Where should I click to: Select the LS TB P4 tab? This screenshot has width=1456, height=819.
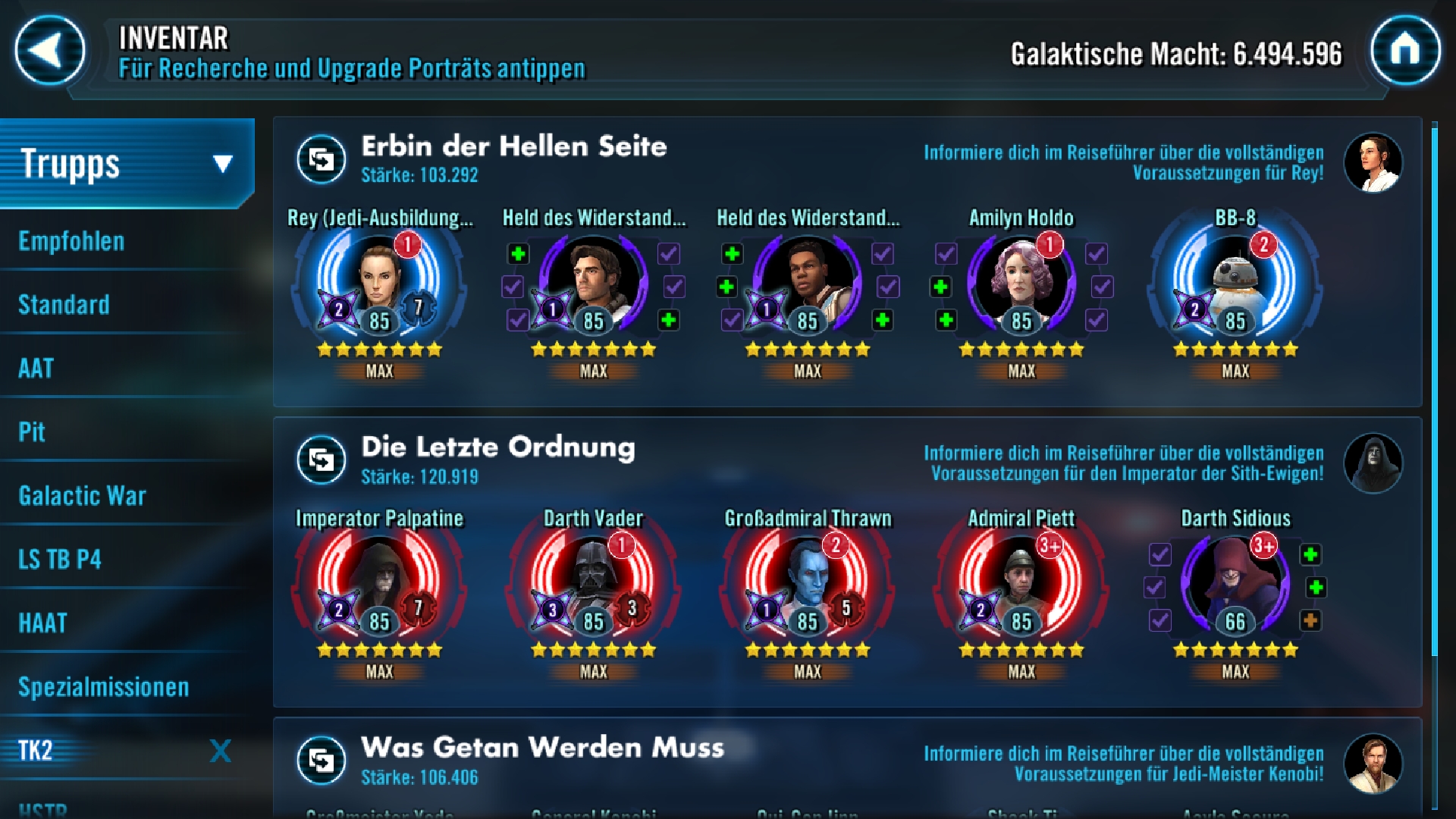point(60,560)
